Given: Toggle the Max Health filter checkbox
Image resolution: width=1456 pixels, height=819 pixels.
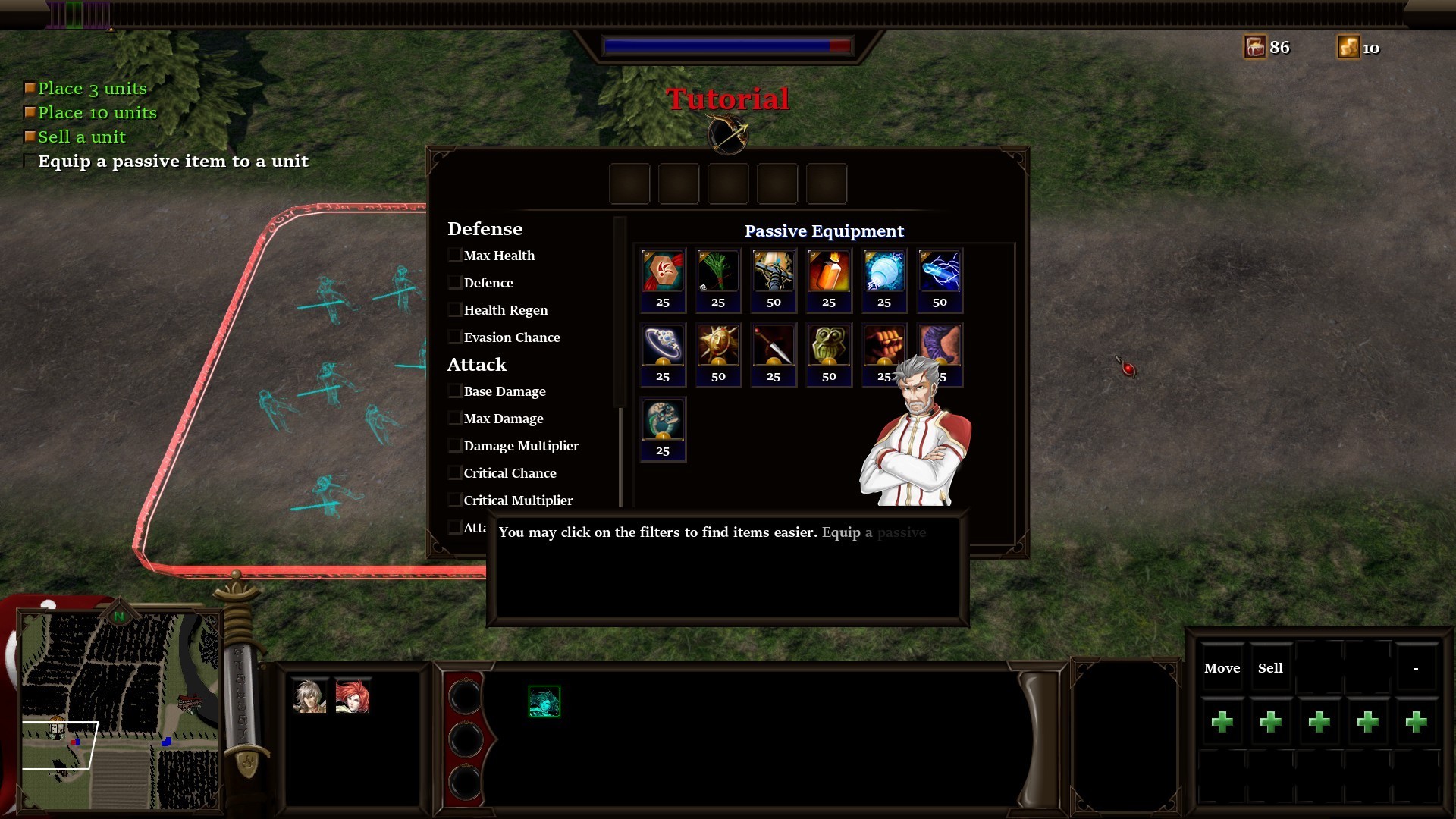Looking at the screenshot, I should 455,256.
